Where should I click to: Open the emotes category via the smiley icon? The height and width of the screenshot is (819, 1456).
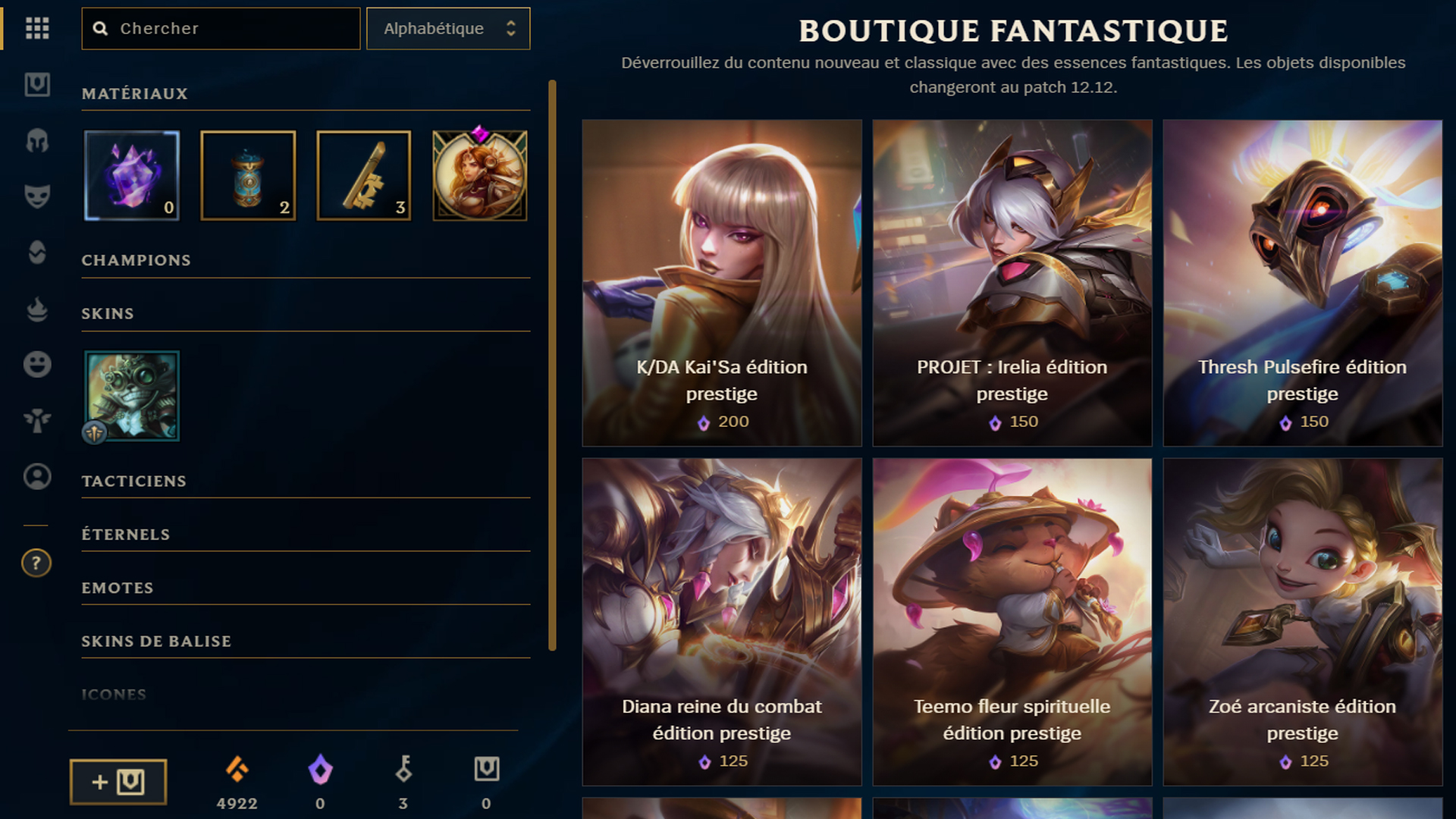coord(36,364)
